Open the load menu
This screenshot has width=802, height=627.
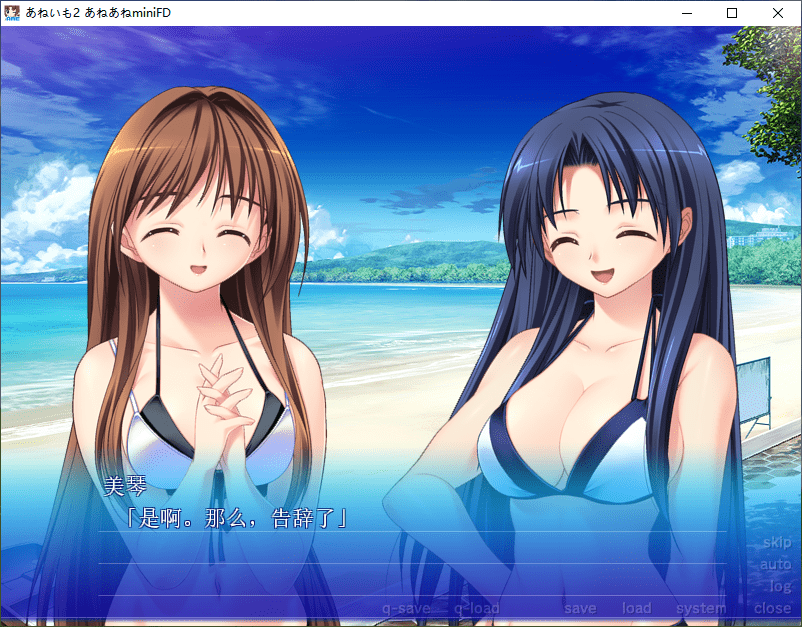coord(636,608)
